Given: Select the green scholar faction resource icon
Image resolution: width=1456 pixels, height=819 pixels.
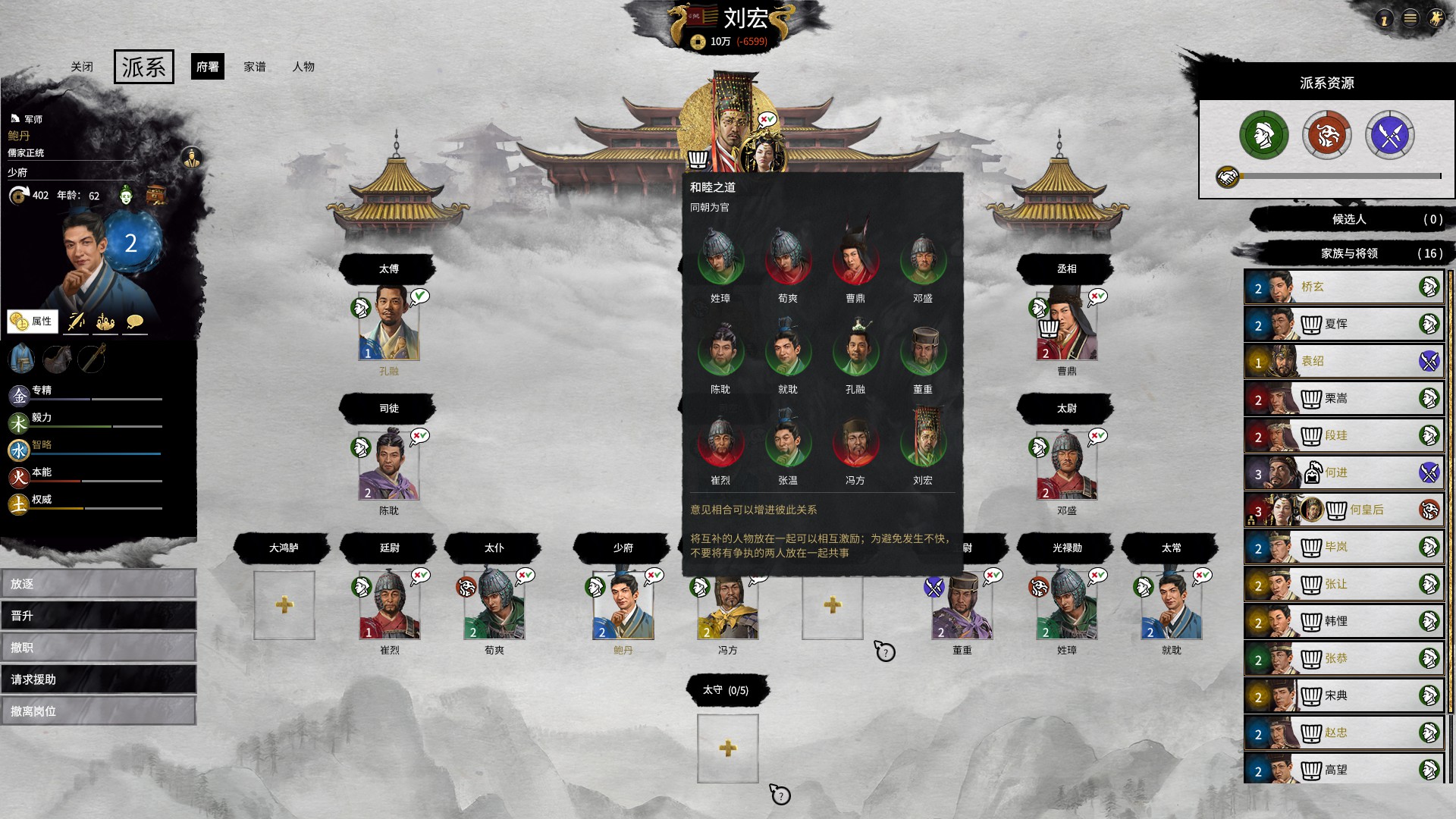Looking at the screenshot, I should (x=1265, y=134).
